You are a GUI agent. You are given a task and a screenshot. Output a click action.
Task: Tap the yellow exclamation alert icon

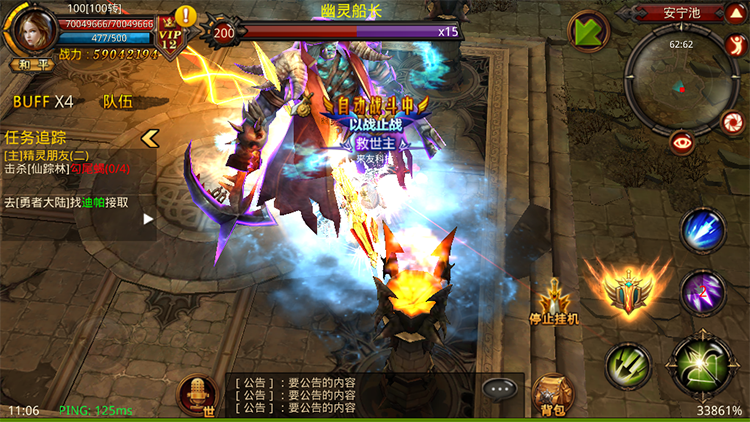coord(185,16)
